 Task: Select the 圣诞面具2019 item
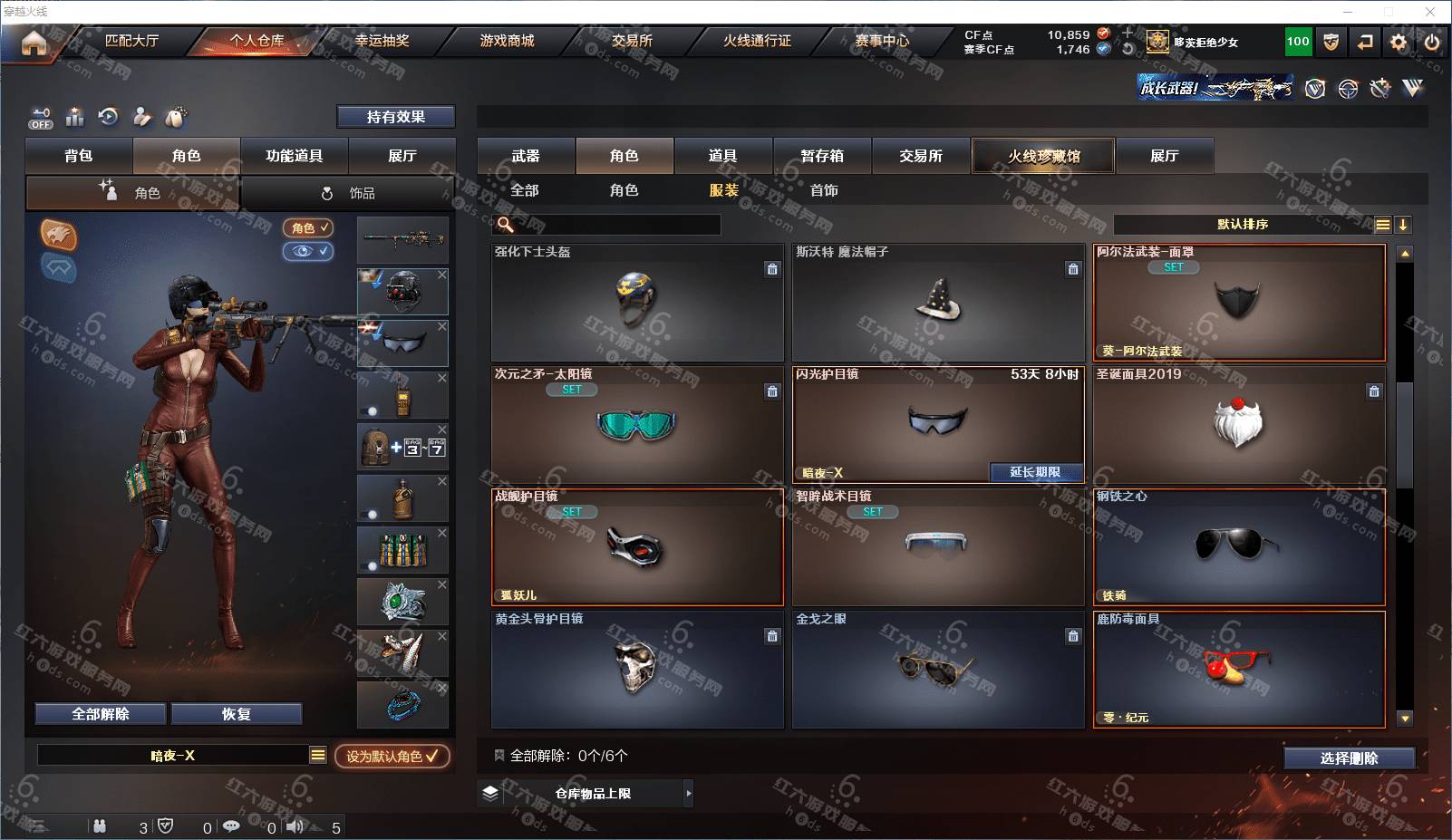click(1238, 424)
